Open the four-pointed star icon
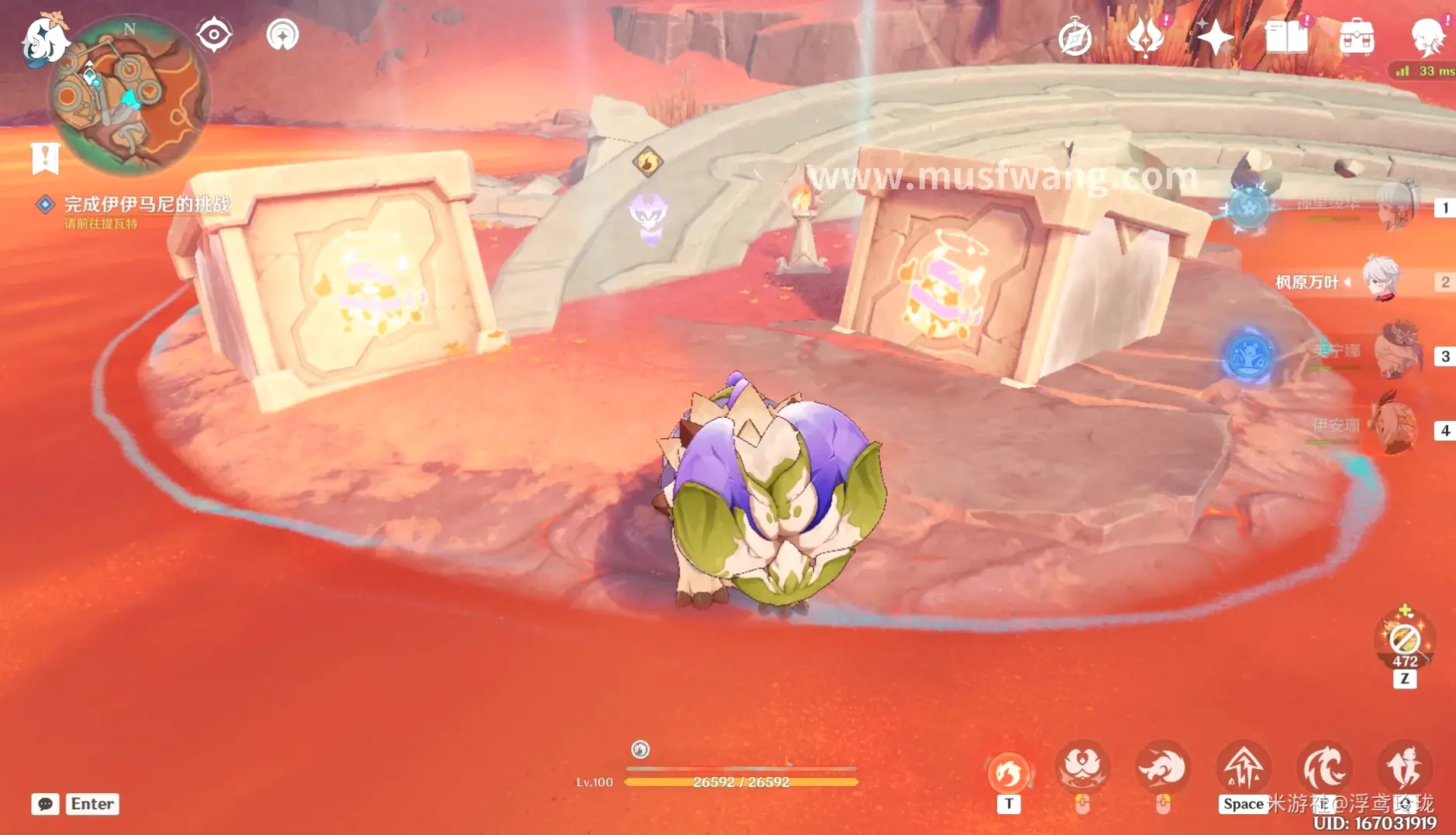Viewport: 1456px width, 835px height. pyautogui.click(x=1214, y=37)
